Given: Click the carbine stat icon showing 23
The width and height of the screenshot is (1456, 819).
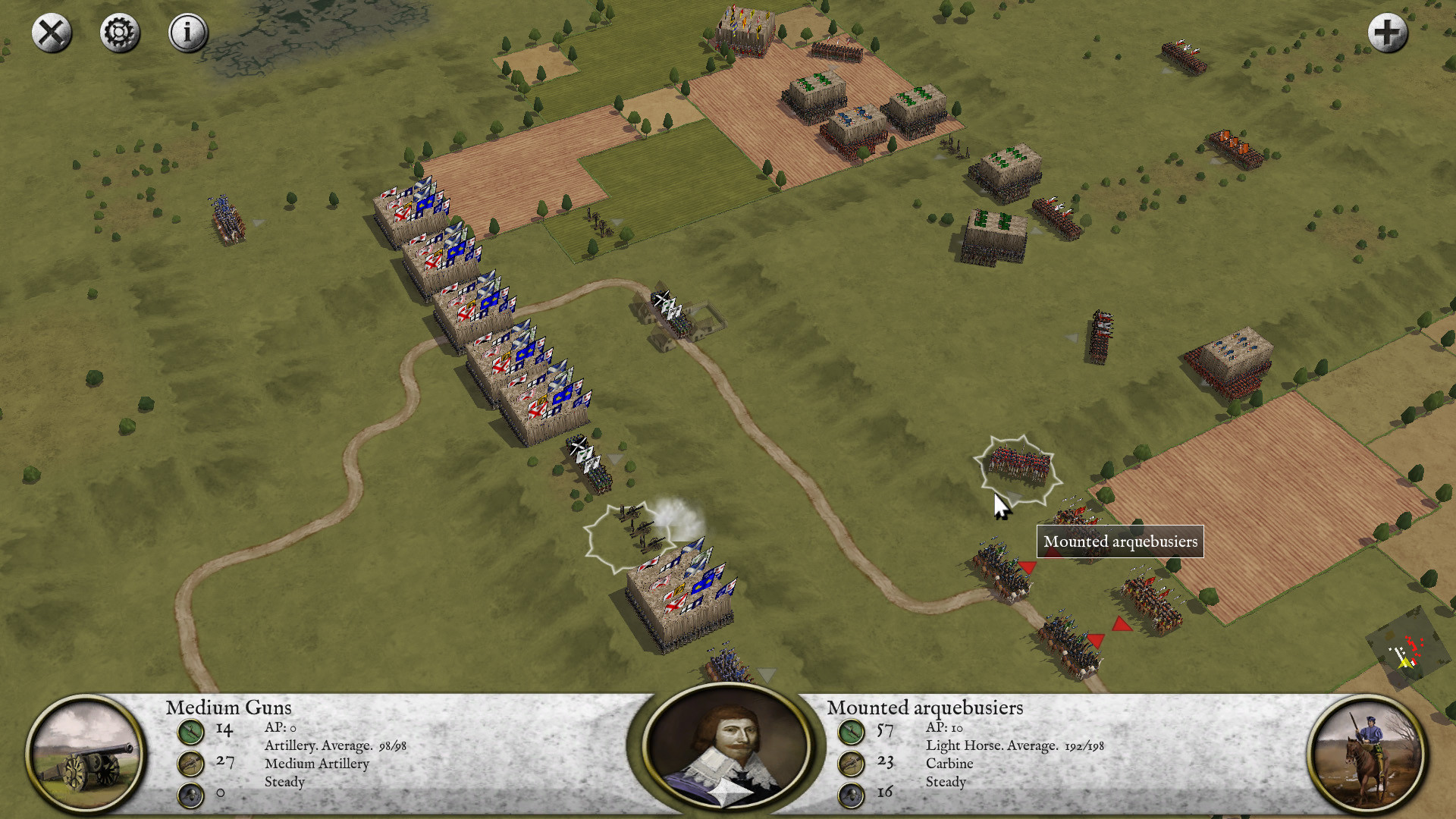Looking at the screenshot, I should point(852,764).
